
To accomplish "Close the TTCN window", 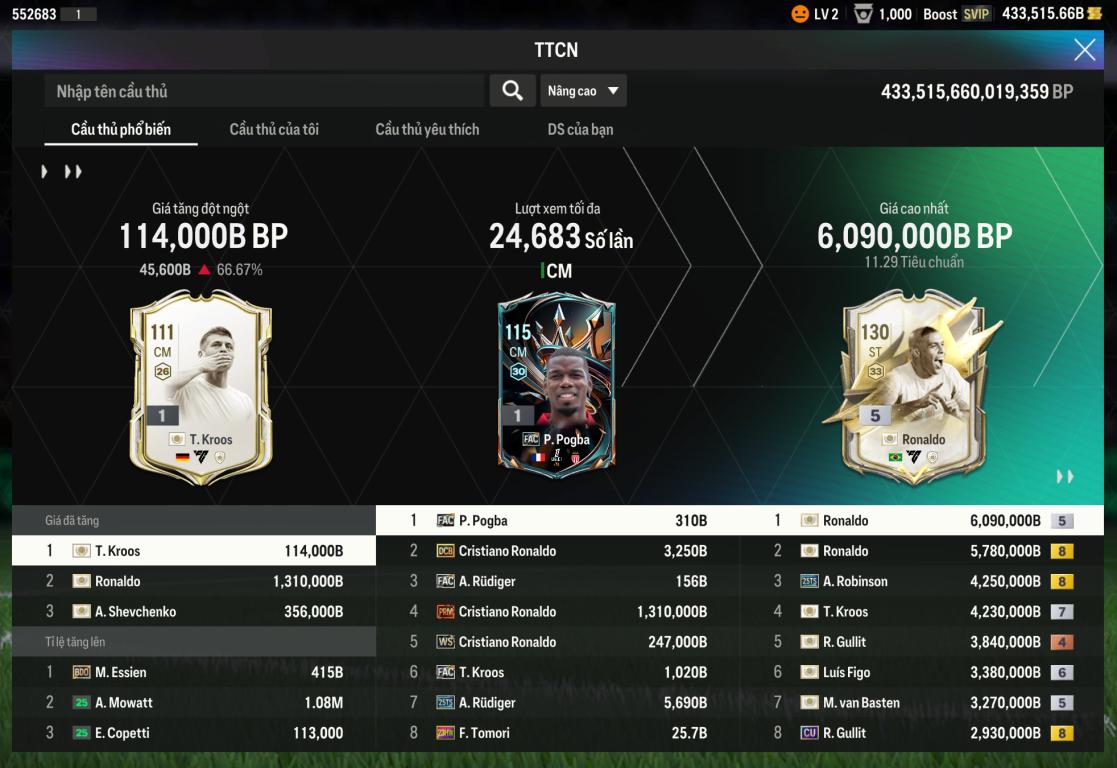I will (1084, 50).
